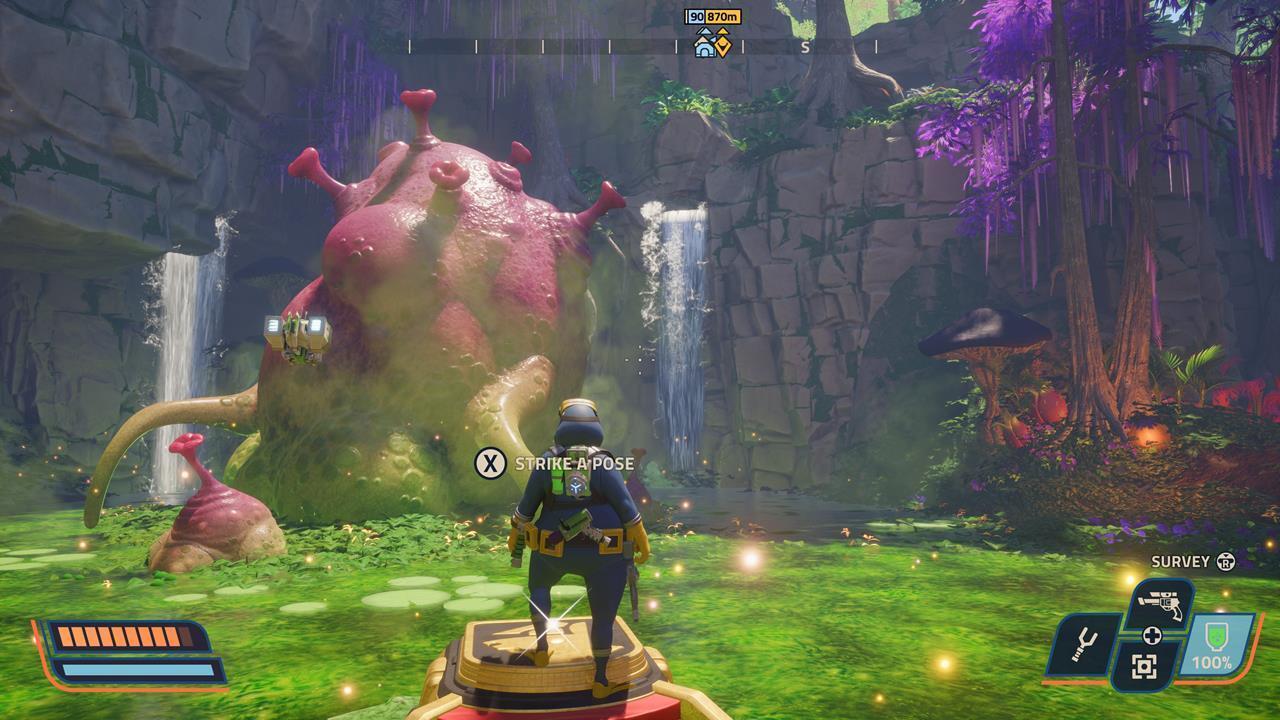The height and width of the screenshot is (720, 1280).
Task: Click the blue home base compass marker
Action: point(705,45)
